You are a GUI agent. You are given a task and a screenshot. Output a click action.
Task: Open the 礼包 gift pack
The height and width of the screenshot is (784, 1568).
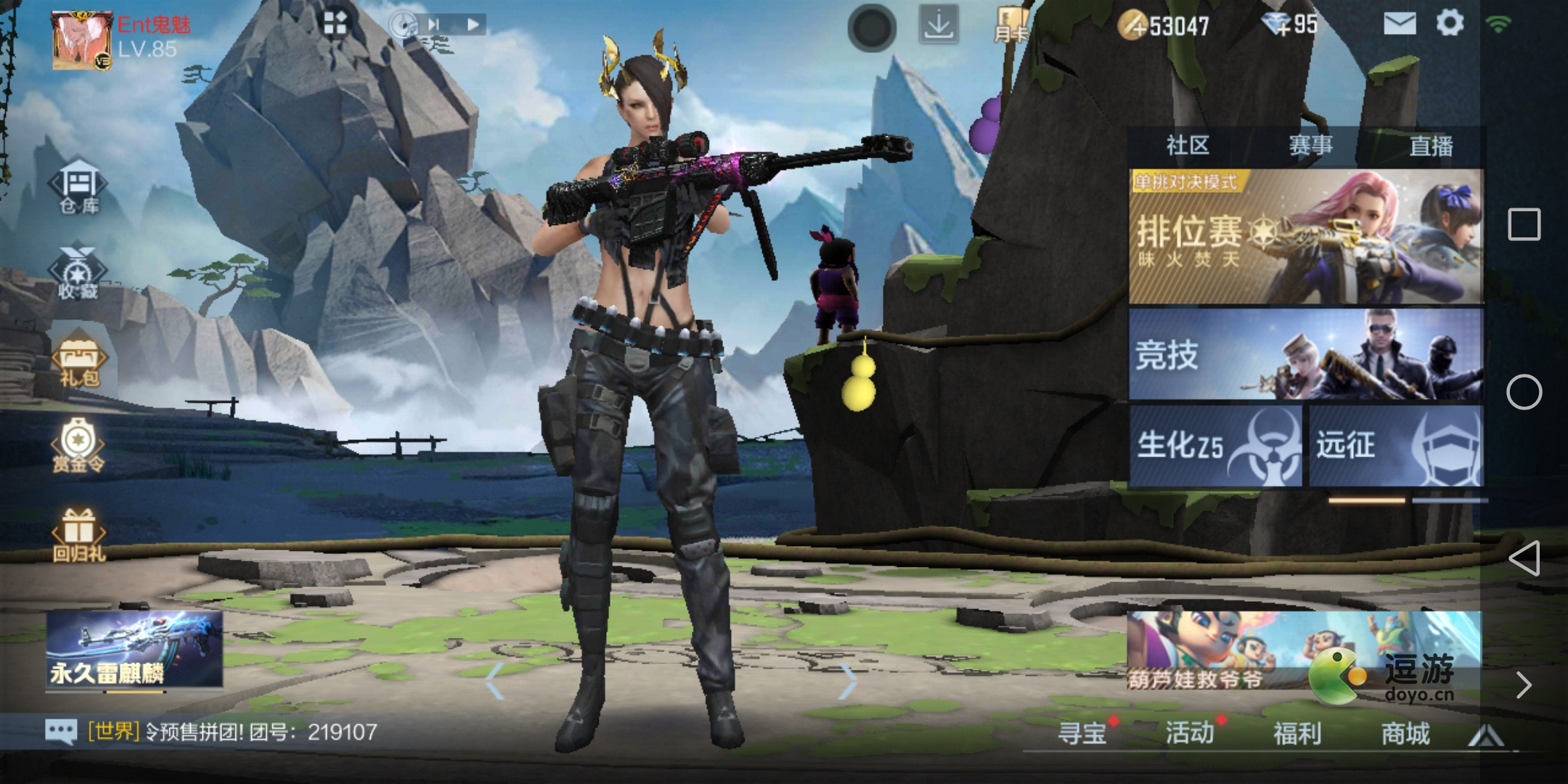[x=78, y=362]
